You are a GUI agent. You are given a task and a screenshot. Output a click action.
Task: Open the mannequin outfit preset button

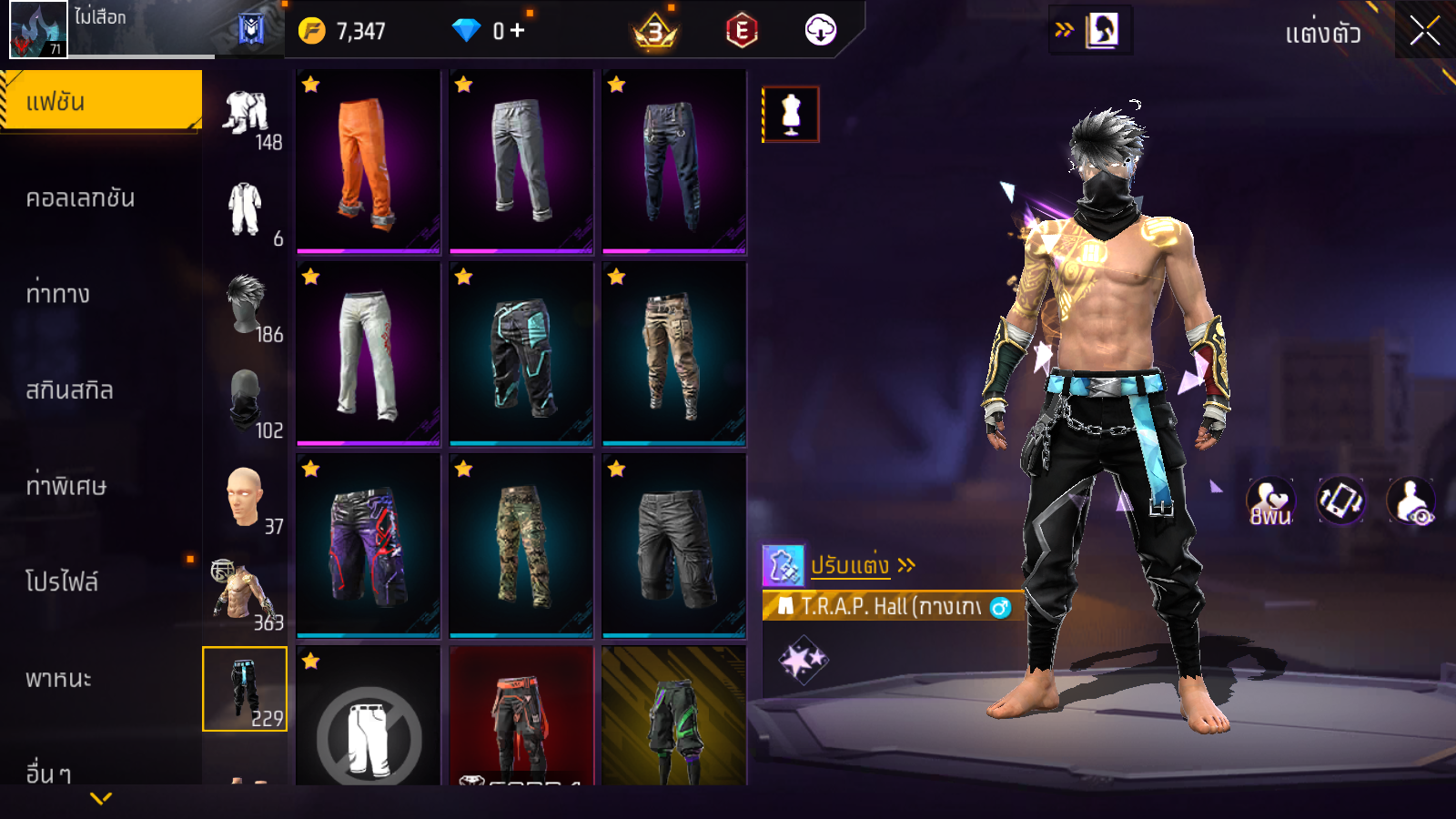[x=791, y=115]
